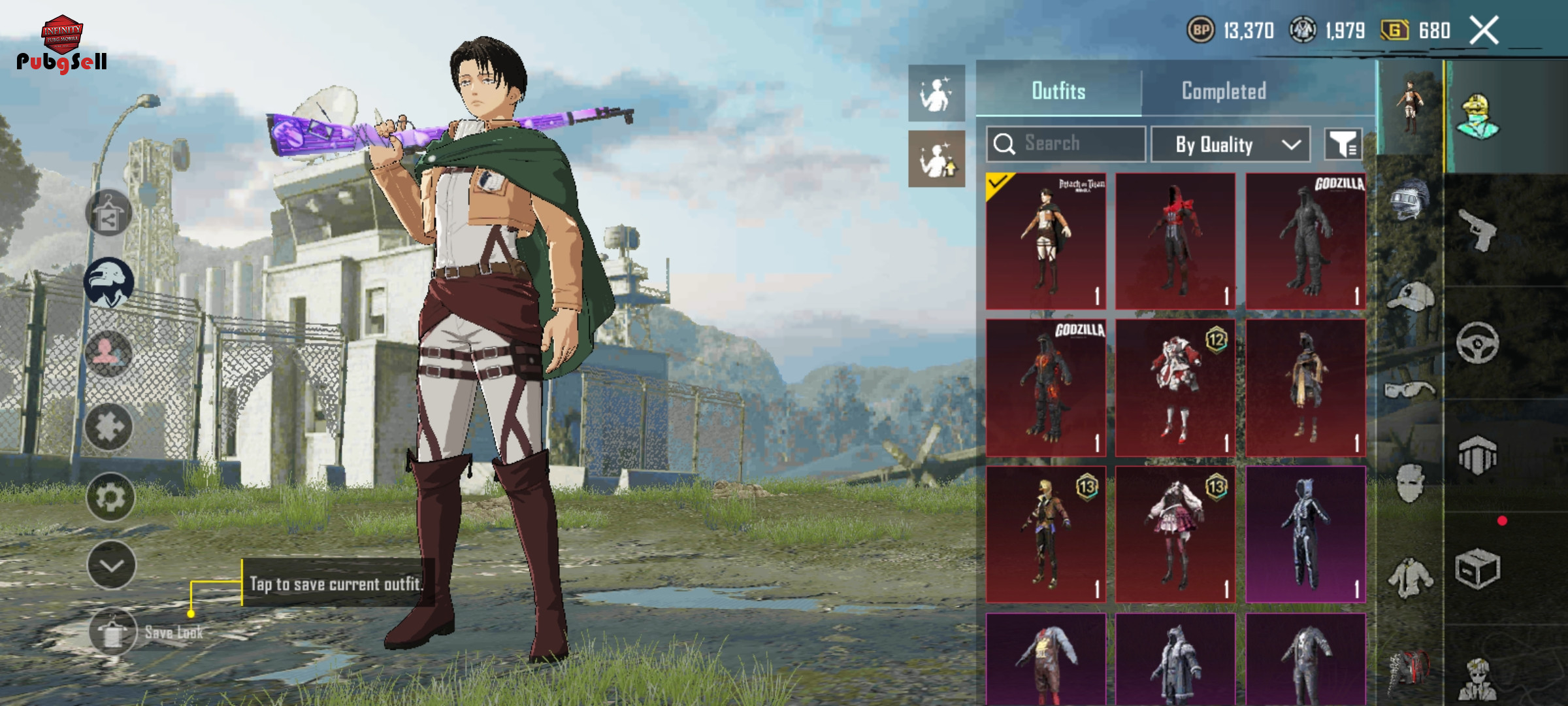Tap the Save Look button
The height and width of the screenshot is (706, 1568).
click(x=114, y=631)
